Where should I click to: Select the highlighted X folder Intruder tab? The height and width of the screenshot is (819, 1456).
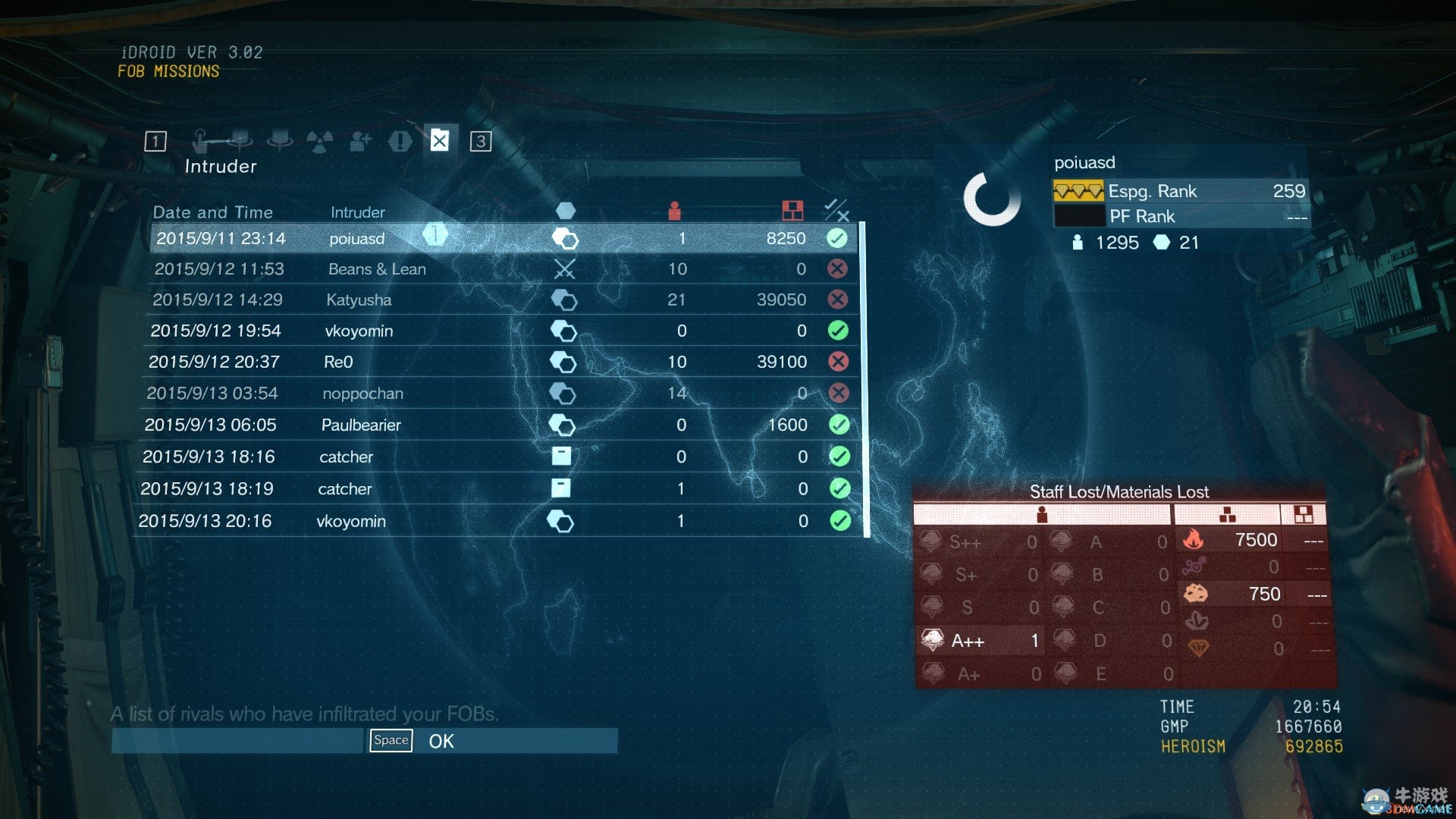click(x=440, y=141)
